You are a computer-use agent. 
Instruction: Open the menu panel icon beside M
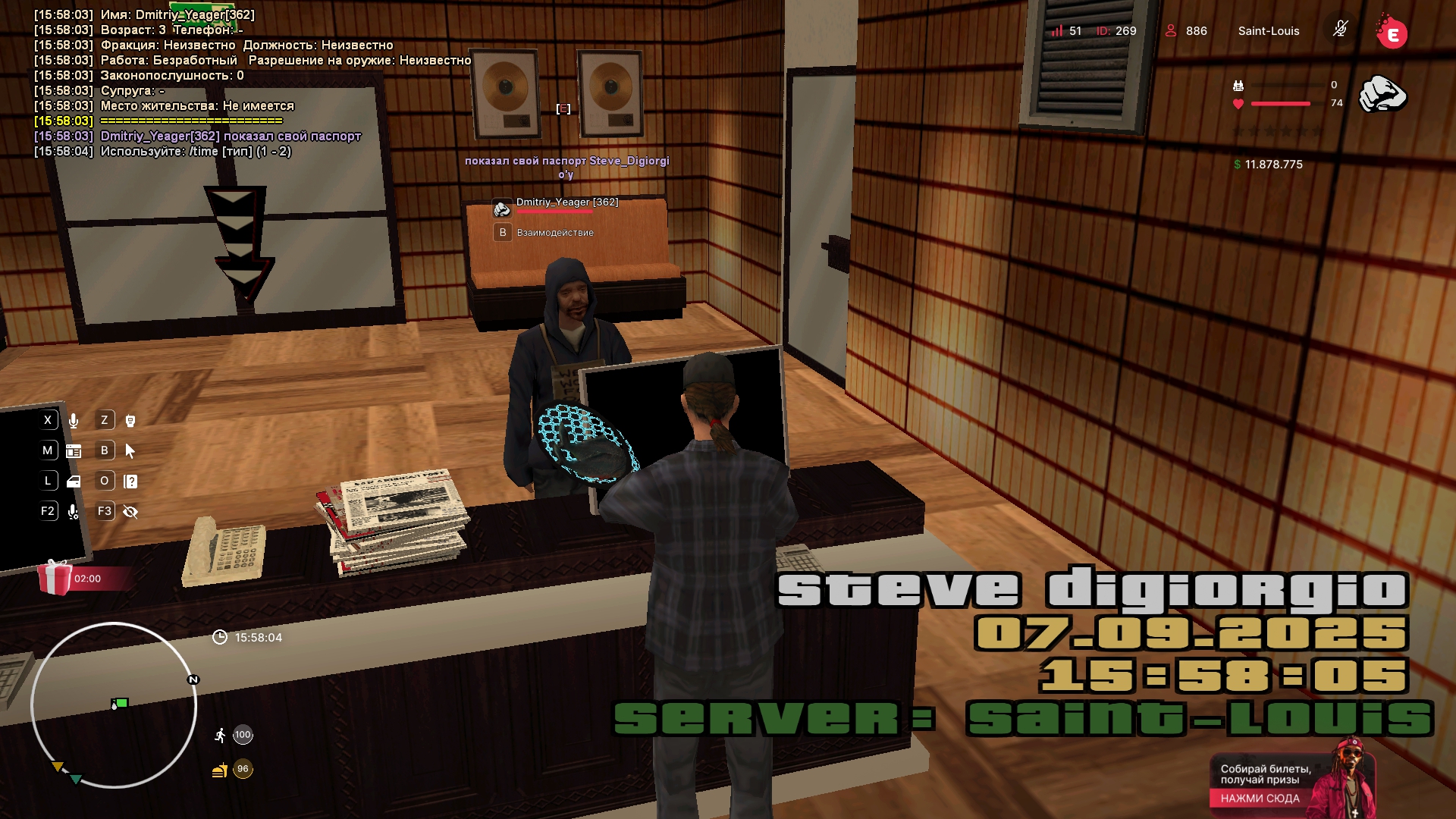pos(74,451)
